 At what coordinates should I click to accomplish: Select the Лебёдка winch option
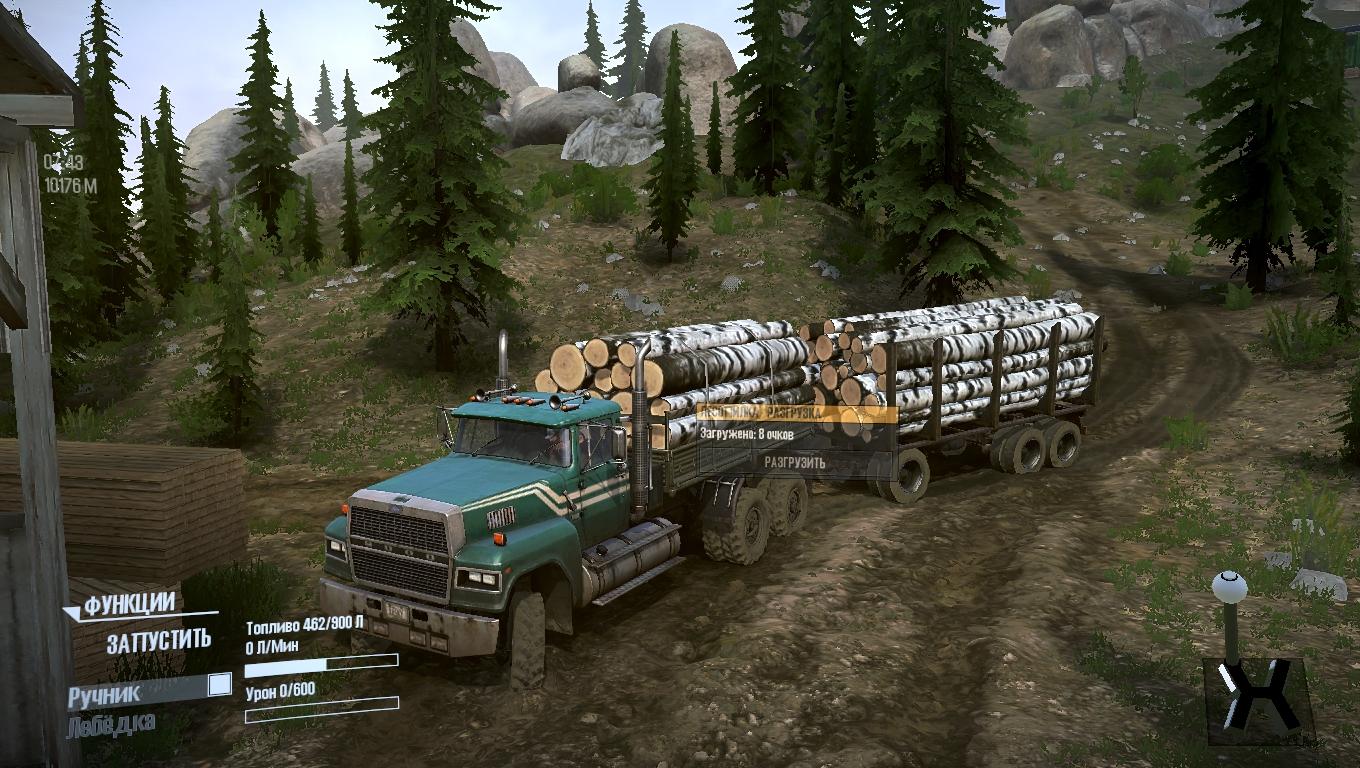tap(111, 724)
